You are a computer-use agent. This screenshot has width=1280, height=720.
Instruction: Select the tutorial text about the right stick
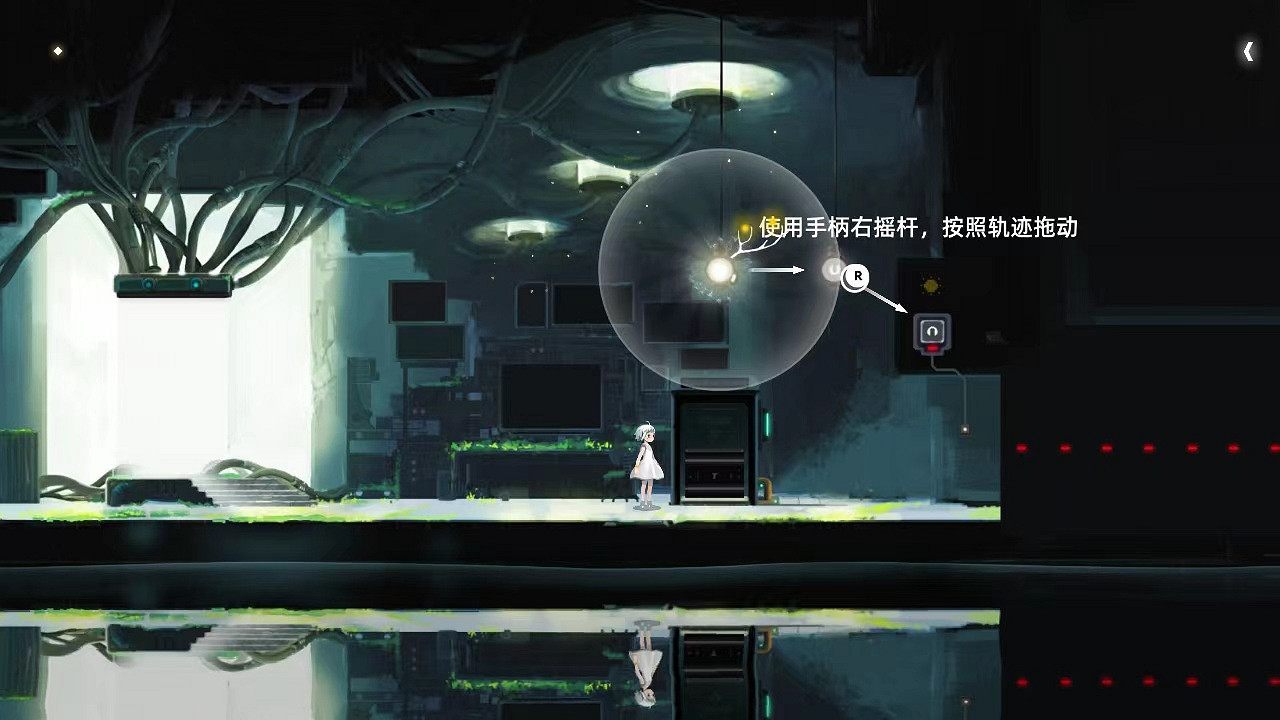coord(918,228)
